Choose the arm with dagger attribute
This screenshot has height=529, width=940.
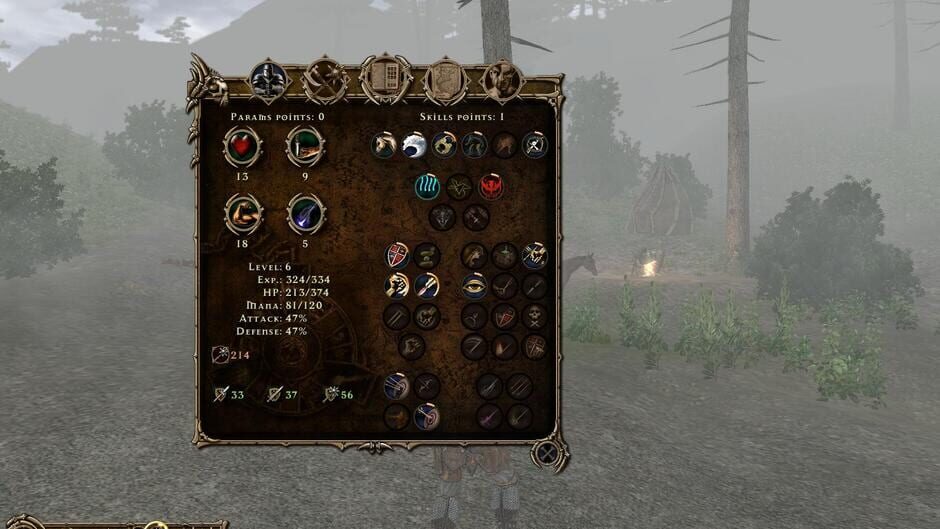coord(305,147)
